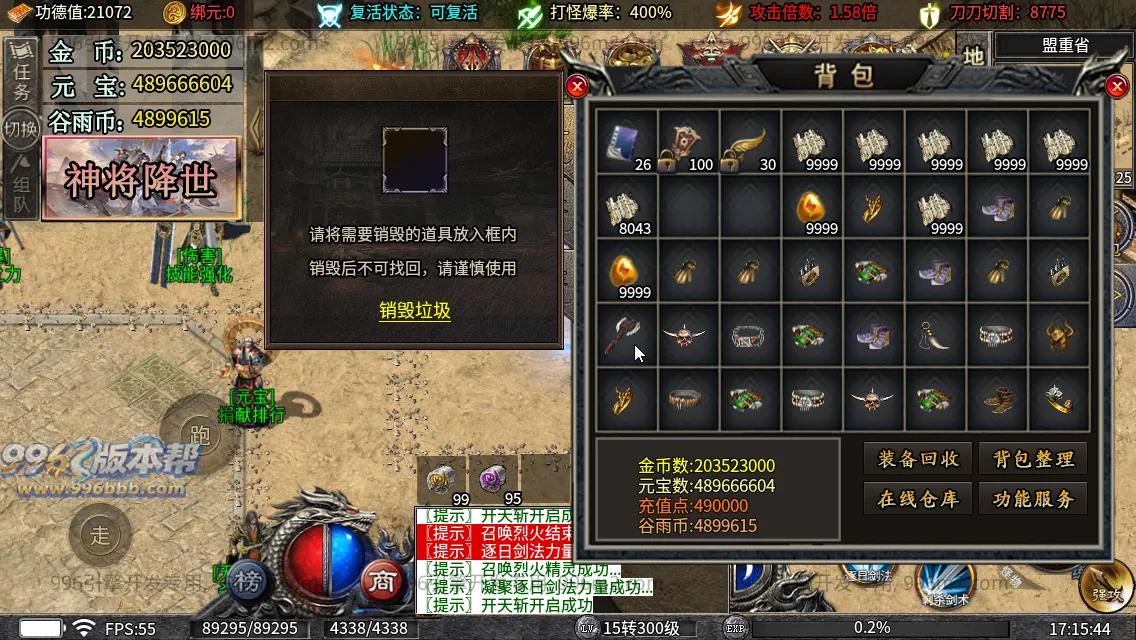Open the 神将降世 event banner

[141, 180]
